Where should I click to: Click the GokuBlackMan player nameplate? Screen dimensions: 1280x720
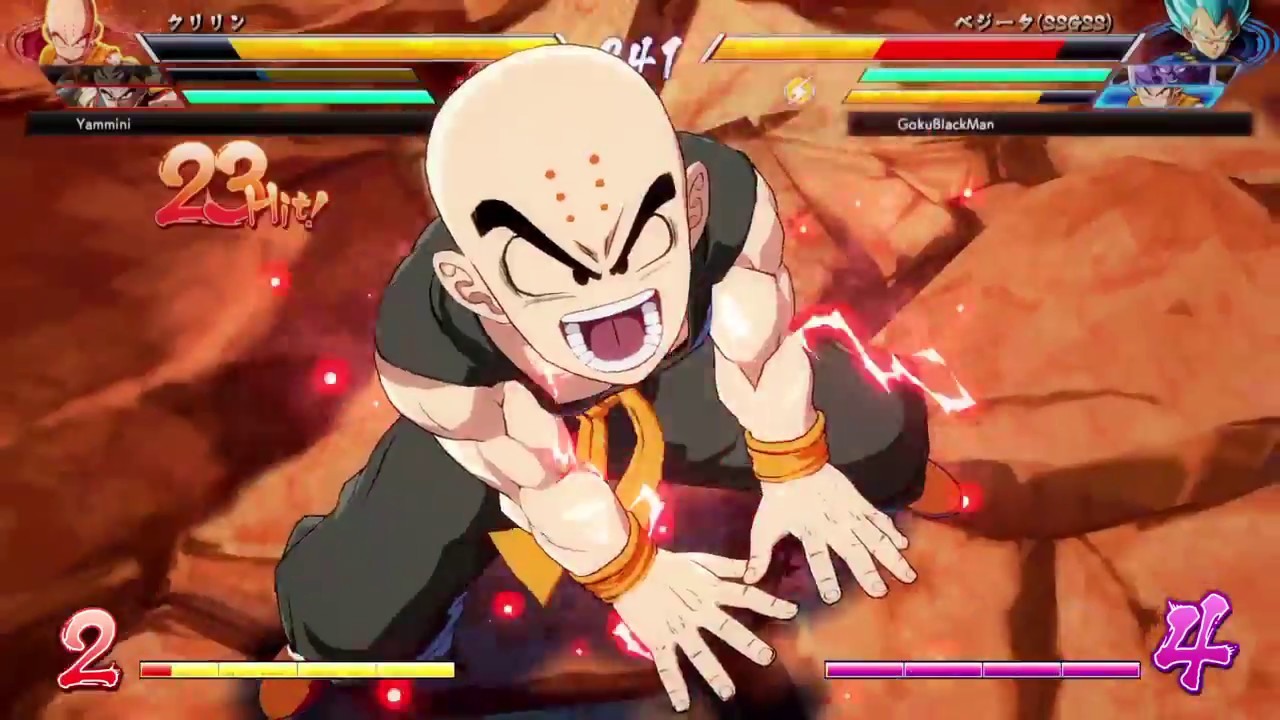pyautogui.click(x=947, y=124)
